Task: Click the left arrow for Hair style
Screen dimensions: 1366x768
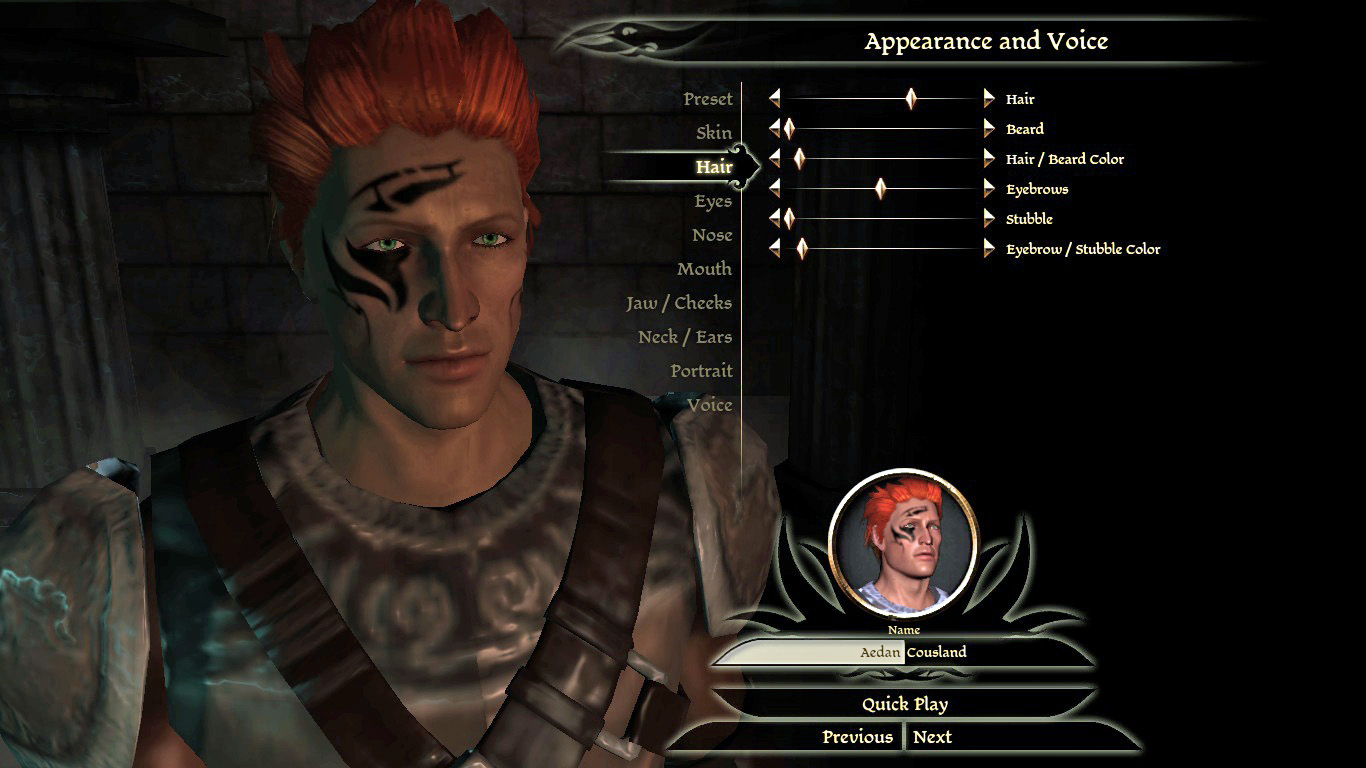Action: click(x=774, y=98)
